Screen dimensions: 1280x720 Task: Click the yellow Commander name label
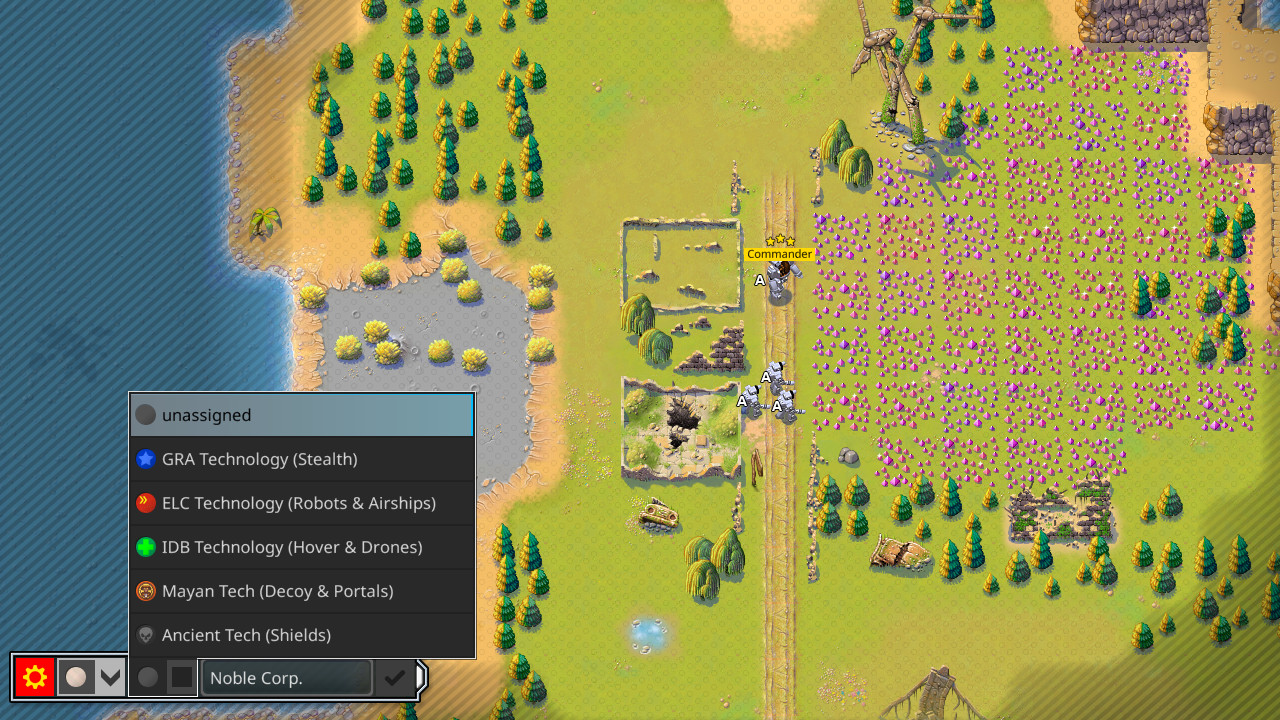pos(779,254)
